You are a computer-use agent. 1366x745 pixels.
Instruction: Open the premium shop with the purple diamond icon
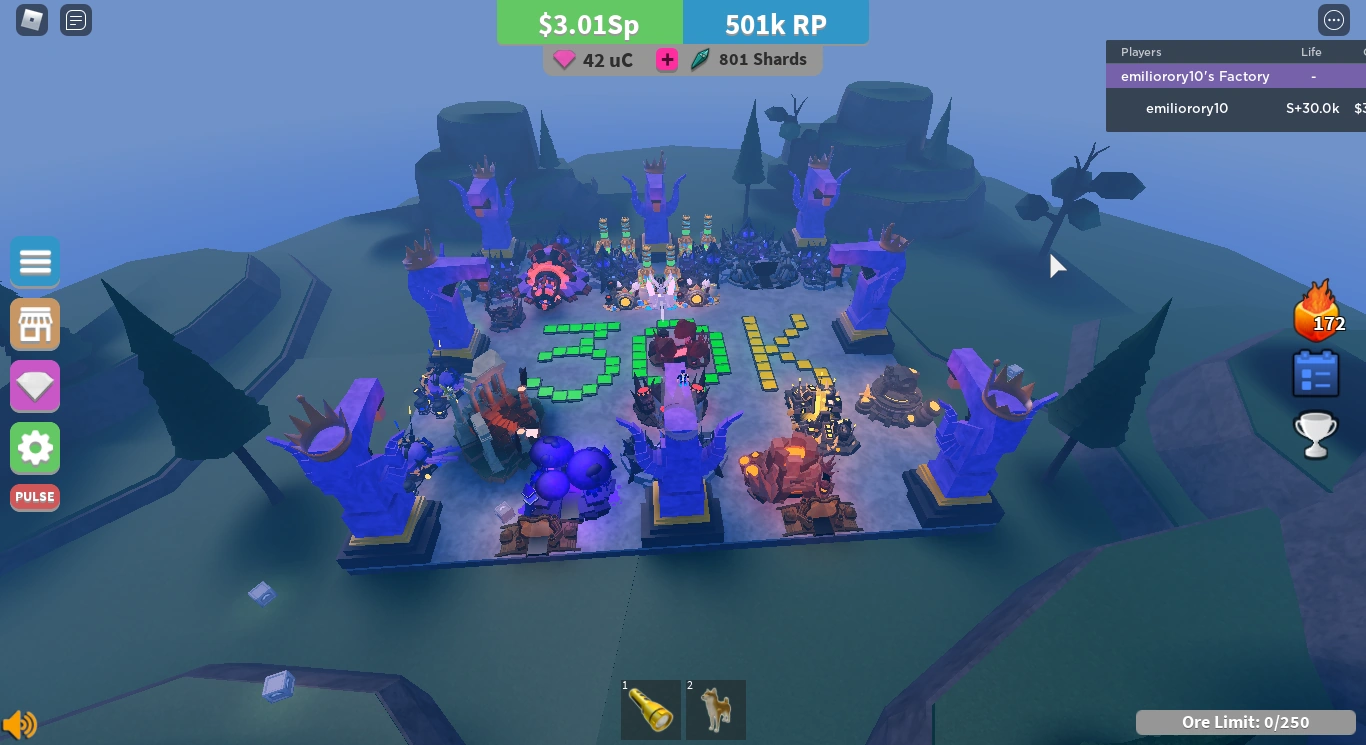coord(35,386)
